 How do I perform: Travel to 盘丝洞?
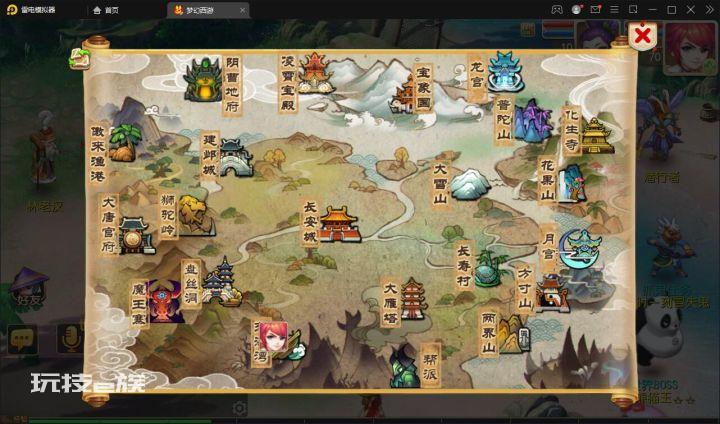pos(220,282)
